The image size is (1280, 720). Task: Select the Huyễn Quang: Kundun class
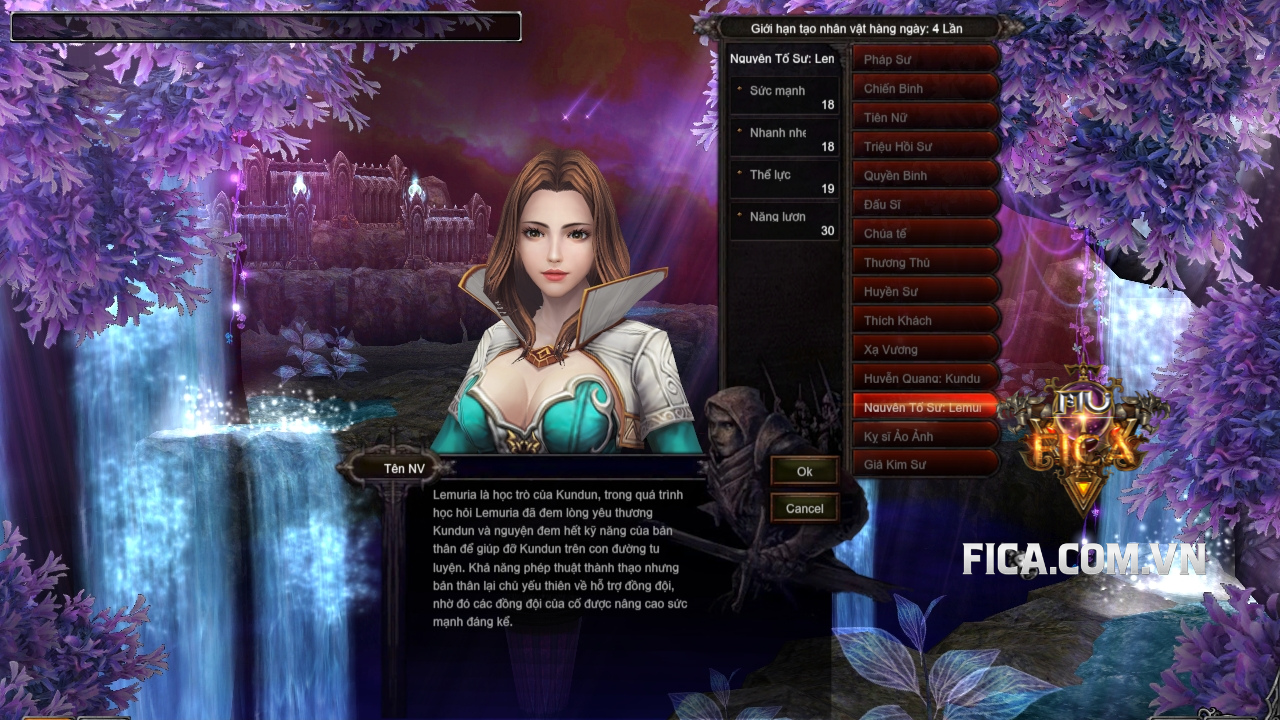(x=925, y=379)
